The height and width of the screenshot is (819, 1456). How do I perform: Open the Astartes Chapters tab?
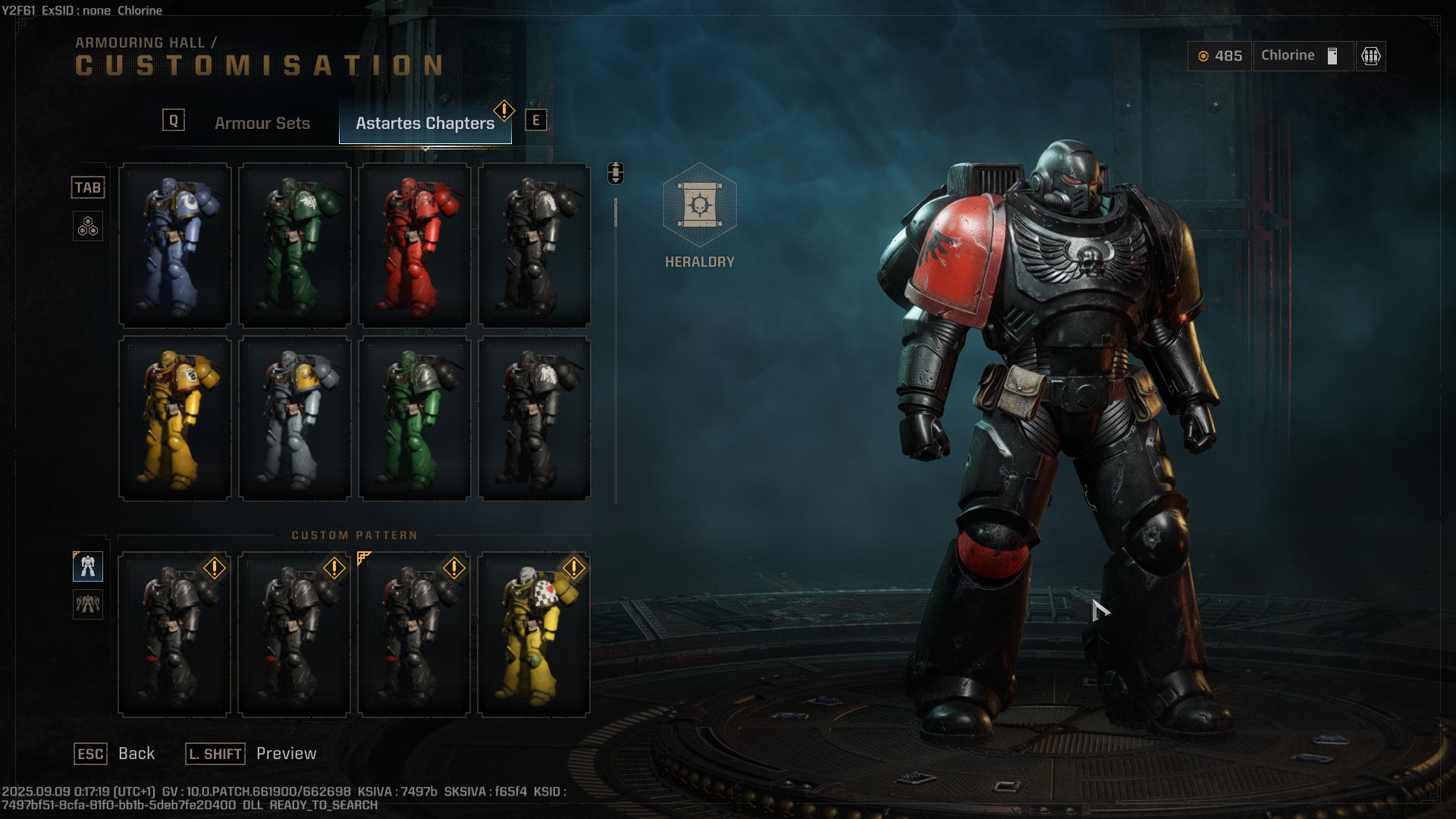423,122
